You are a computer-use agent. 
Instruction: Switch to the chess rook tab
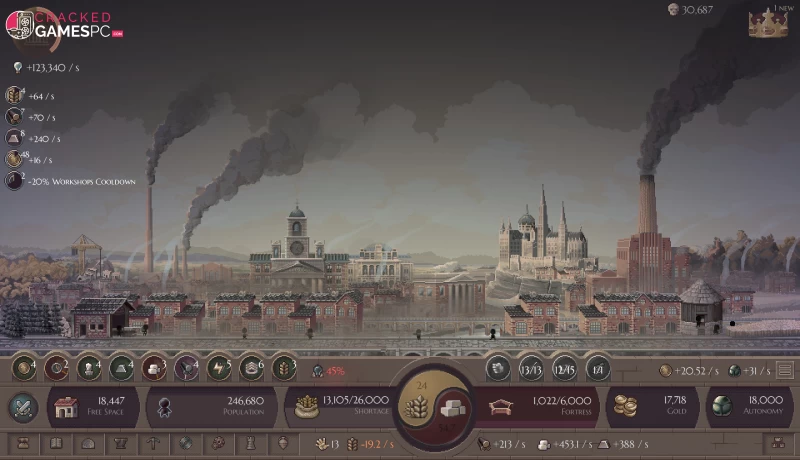250,443
